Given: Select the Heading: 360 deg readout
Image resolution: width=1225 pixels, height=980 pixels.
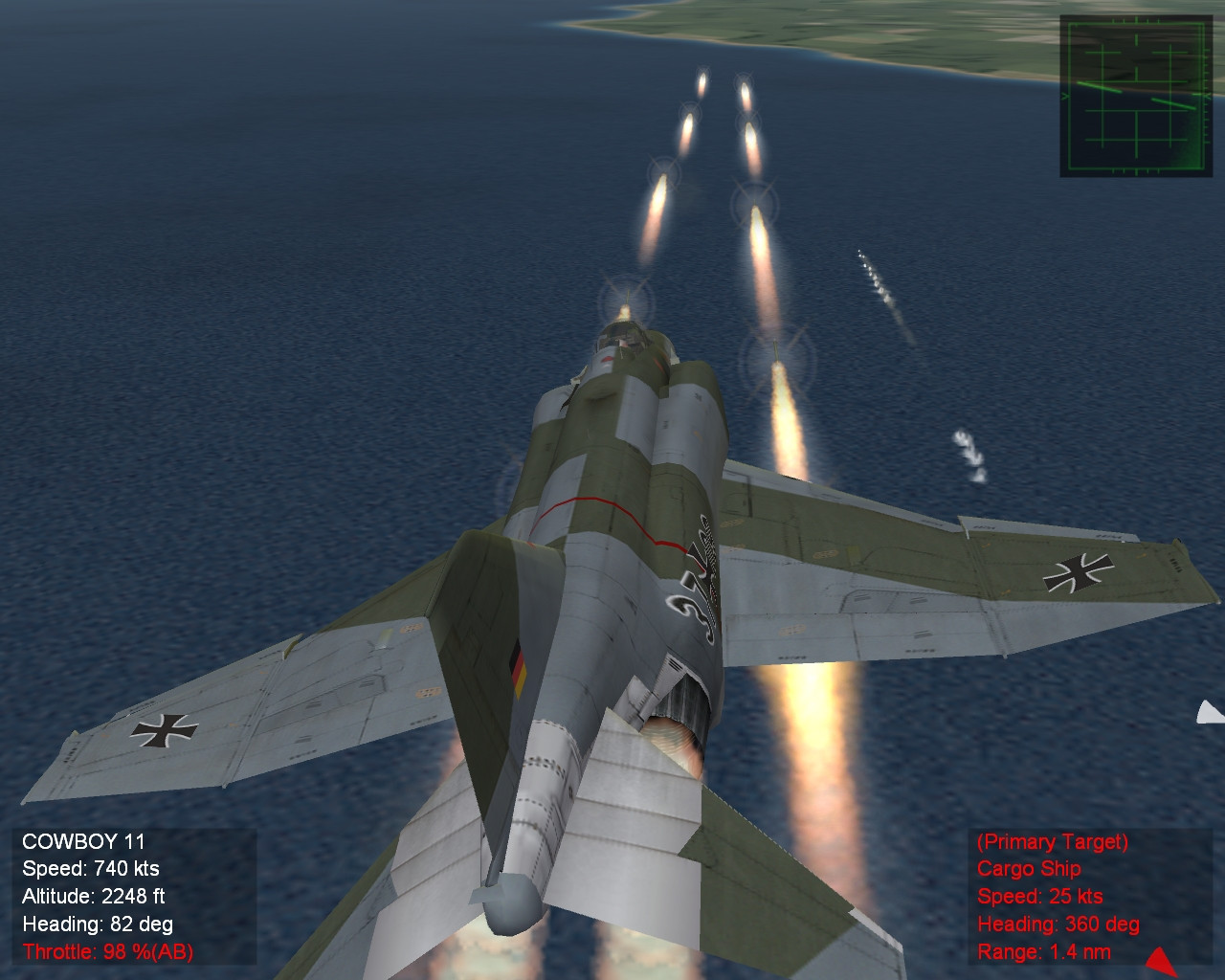Looking at the screenshot, I should (1058, 925).
